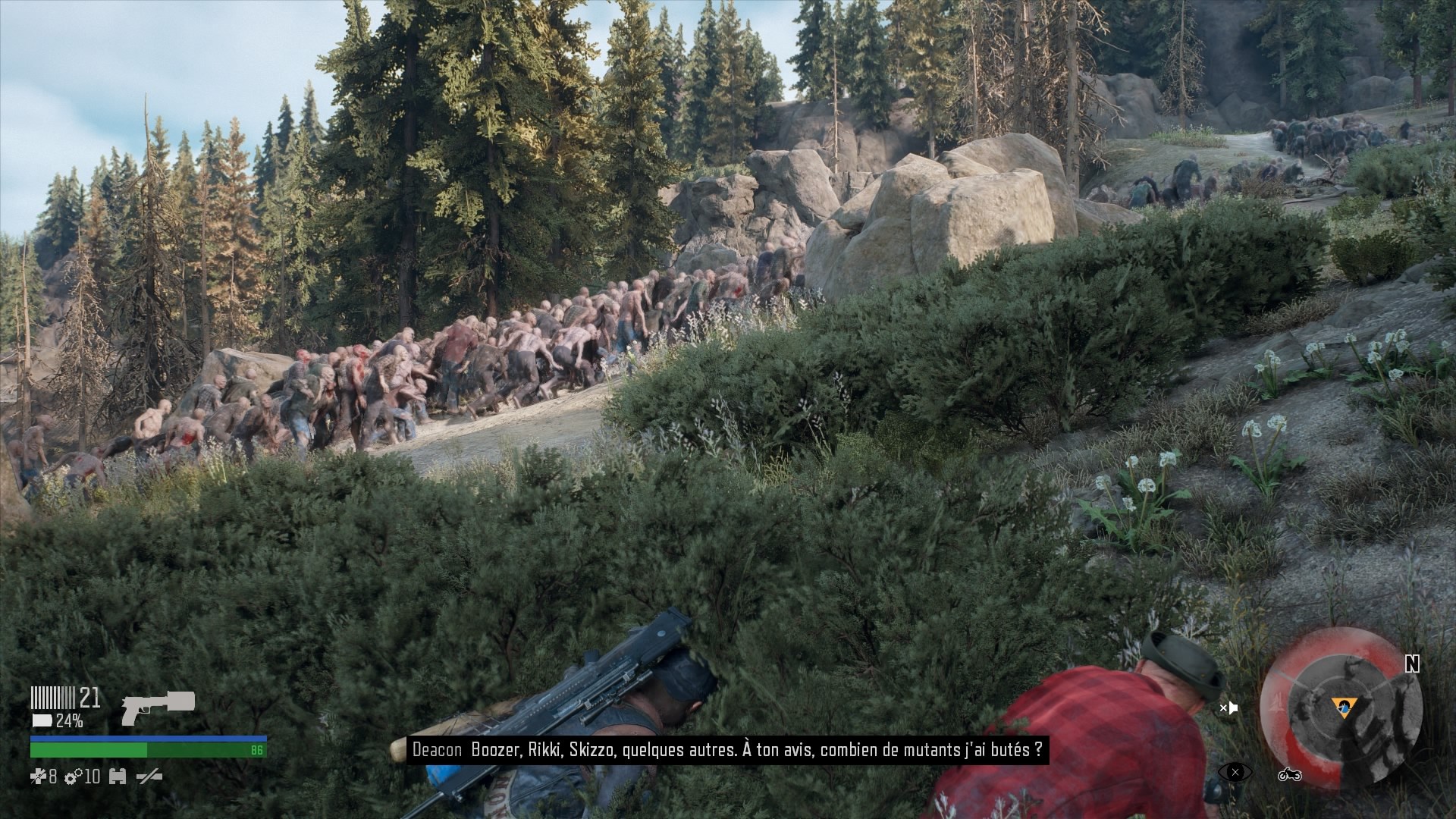Select the crossed-out melee weapon icon

[x=149, y=777]
